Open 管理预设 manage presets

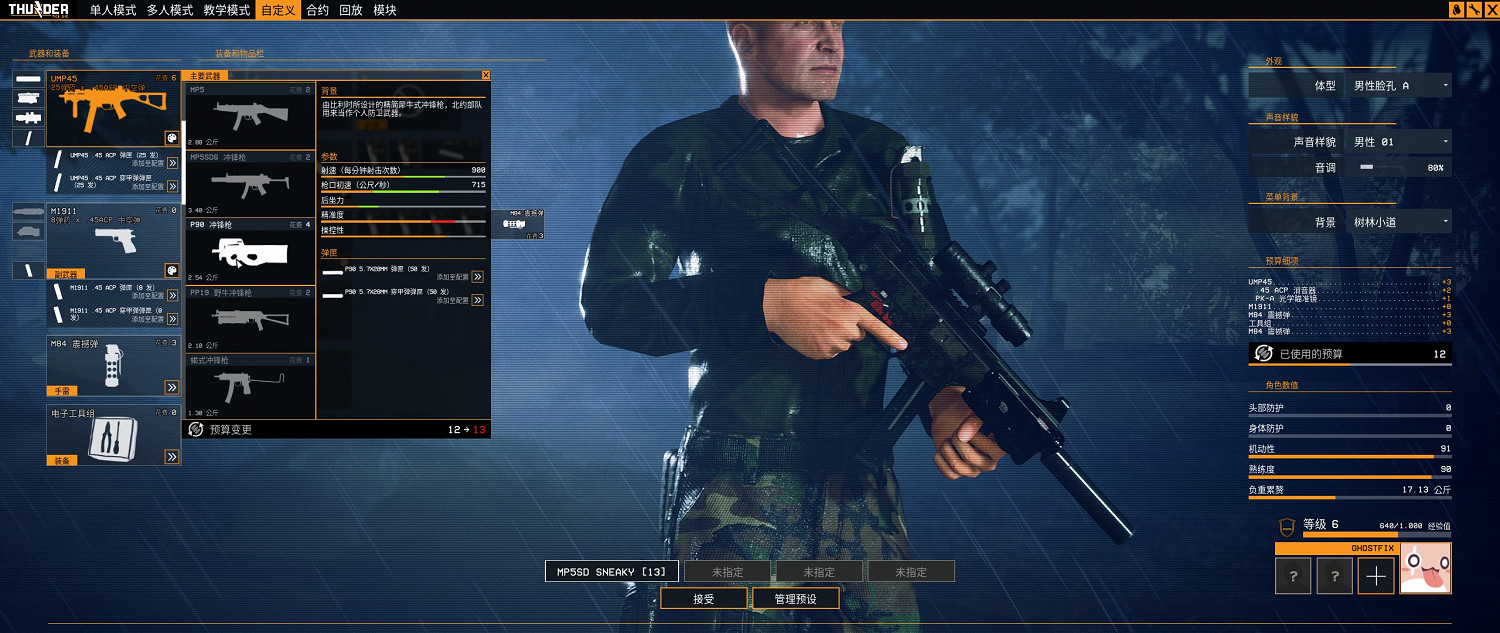(x=796, y=599)
